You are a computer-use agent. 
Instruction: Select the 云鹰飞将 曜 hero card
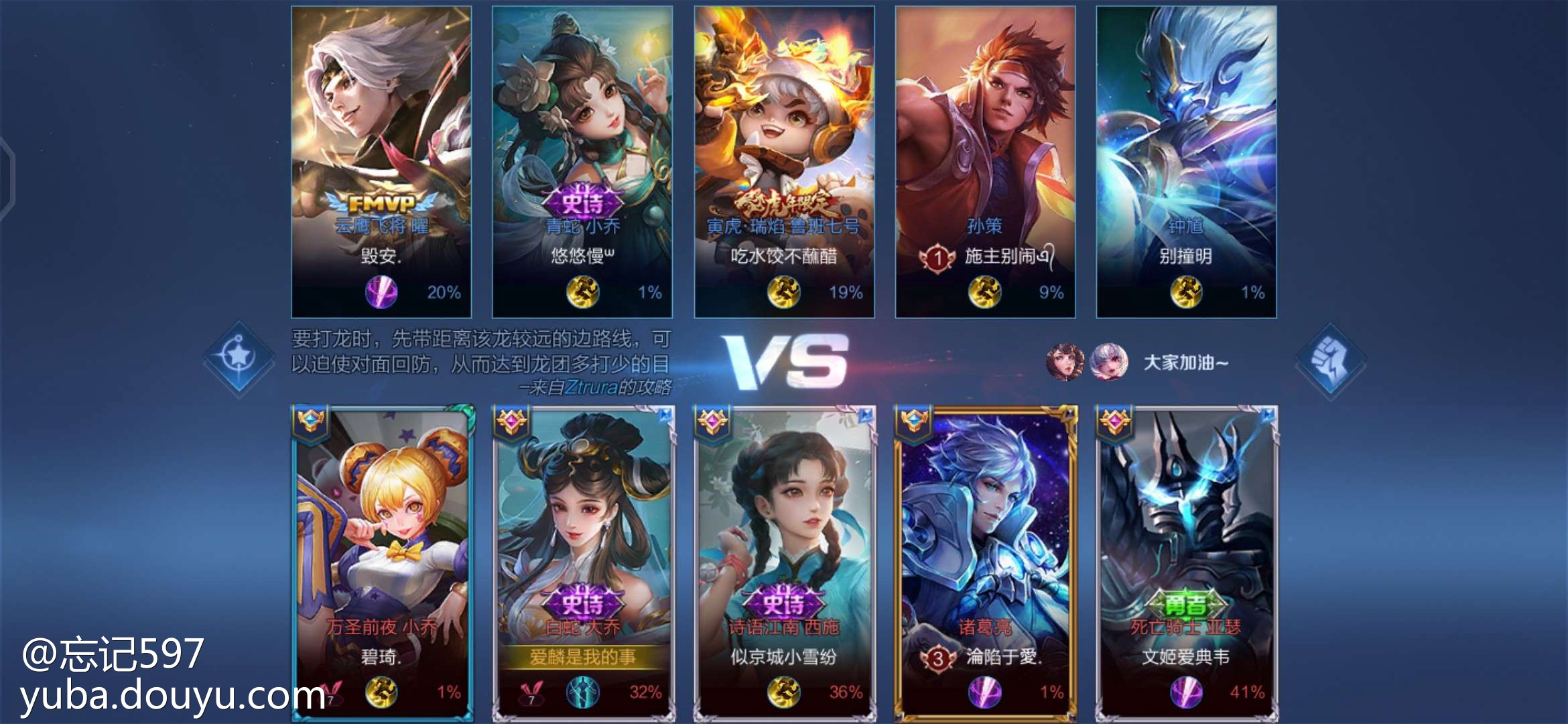point(381,161)
